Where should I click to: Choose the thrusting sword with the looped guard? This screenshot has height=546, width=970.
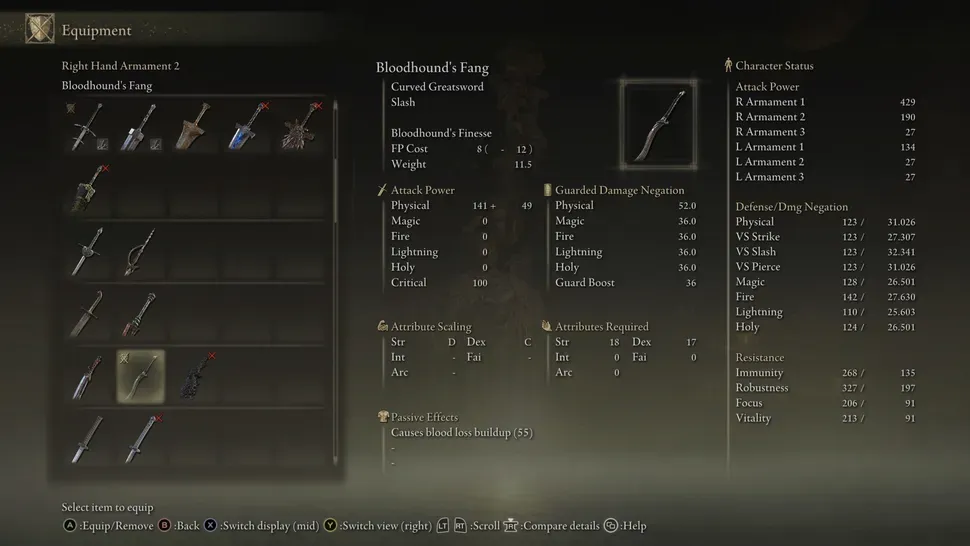pos(141,251)
